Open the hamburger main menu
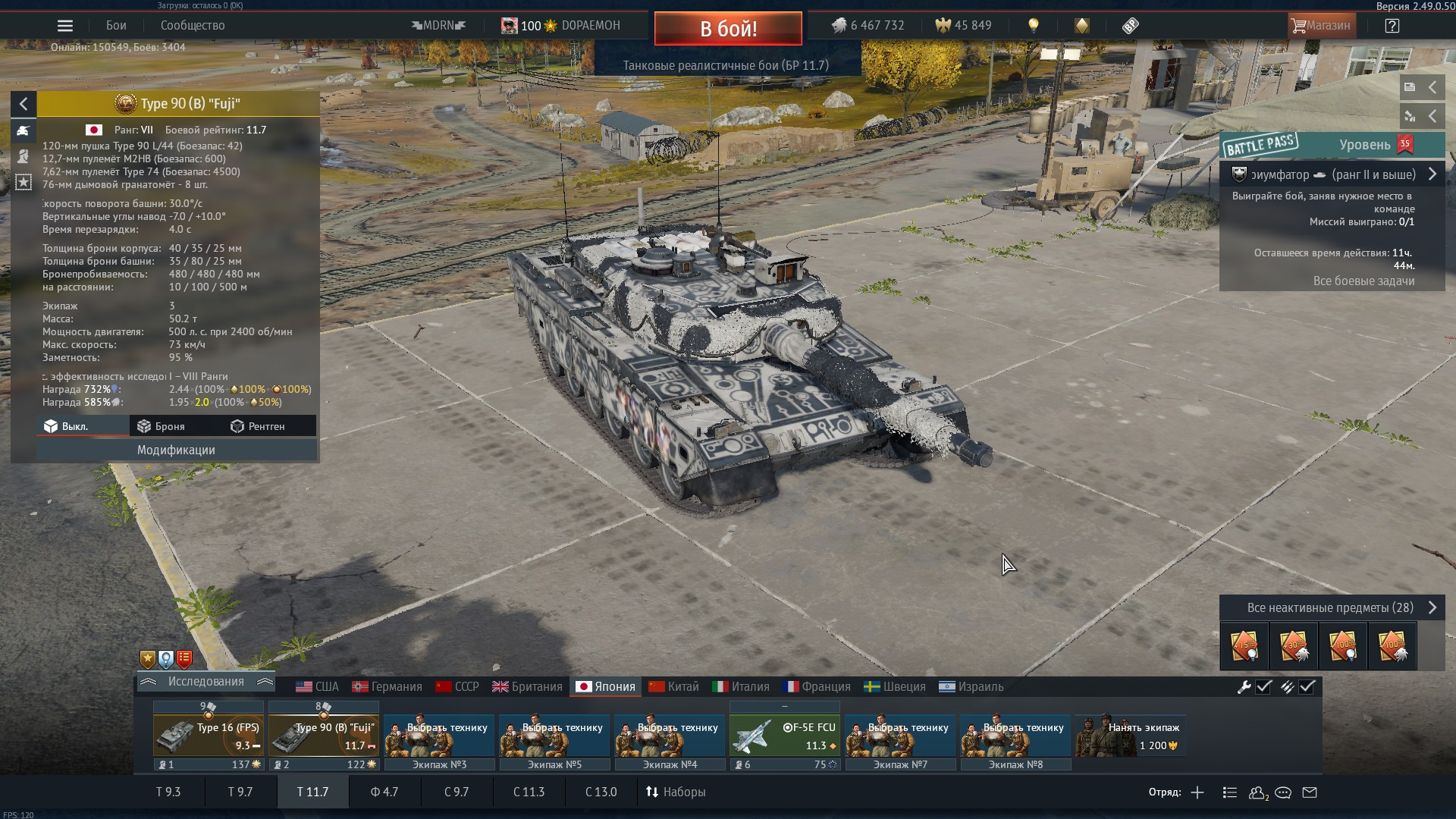This screenshot has height=819, width=1456. tap(65, 26)
